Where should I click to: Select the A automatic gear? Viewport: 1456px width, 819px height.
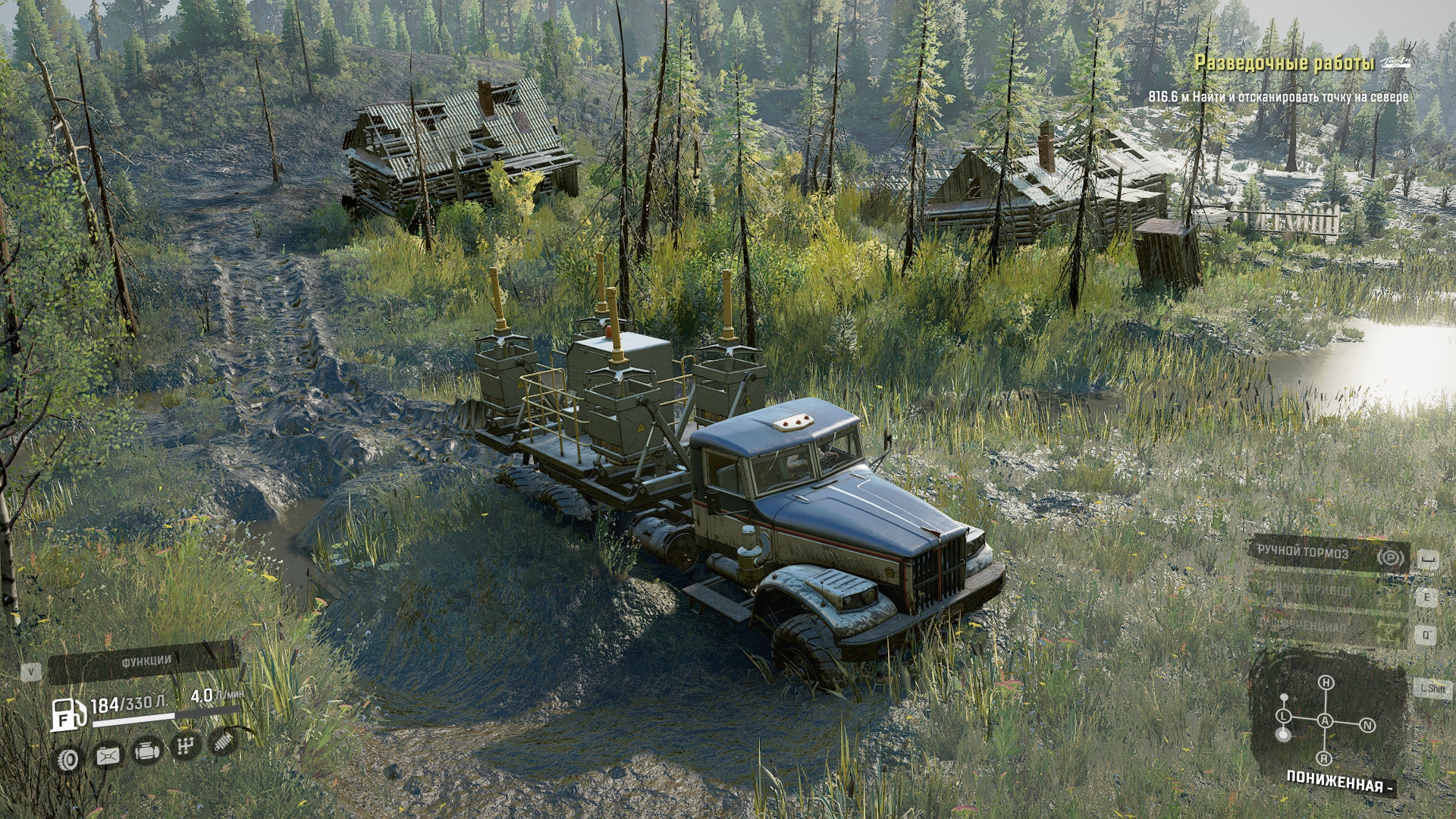click(x=1325, y=720)
